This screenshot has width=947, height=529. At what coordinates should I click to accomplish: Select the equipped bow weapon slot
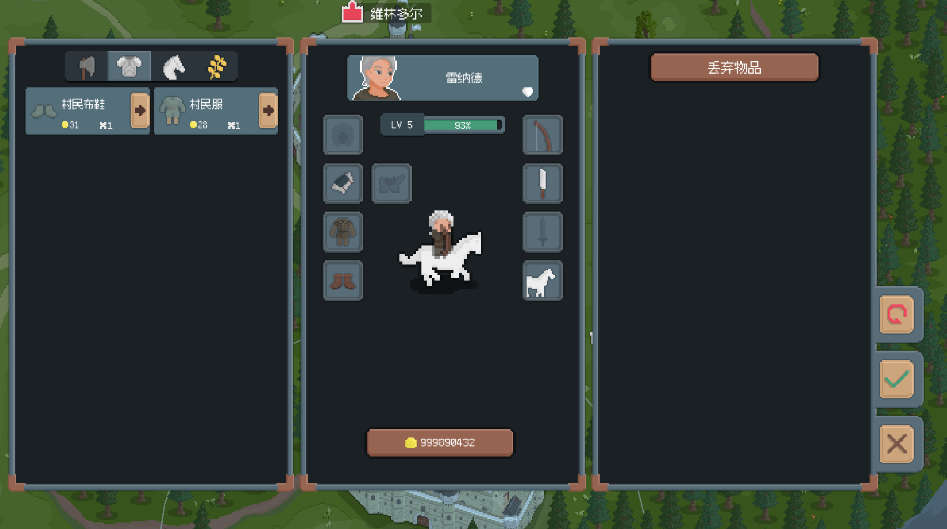(542, 135)
